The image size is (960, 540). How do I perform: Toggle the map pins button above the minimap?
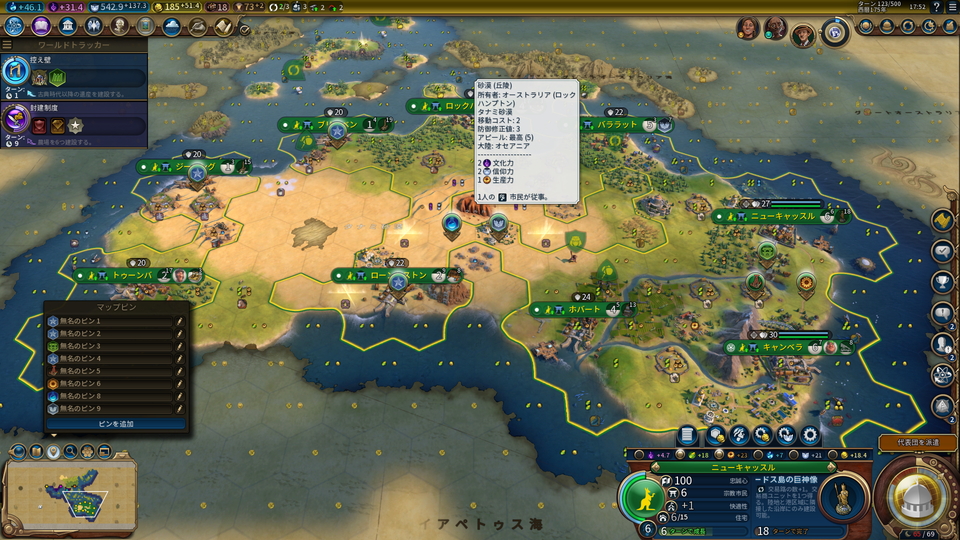click(53, 452)
